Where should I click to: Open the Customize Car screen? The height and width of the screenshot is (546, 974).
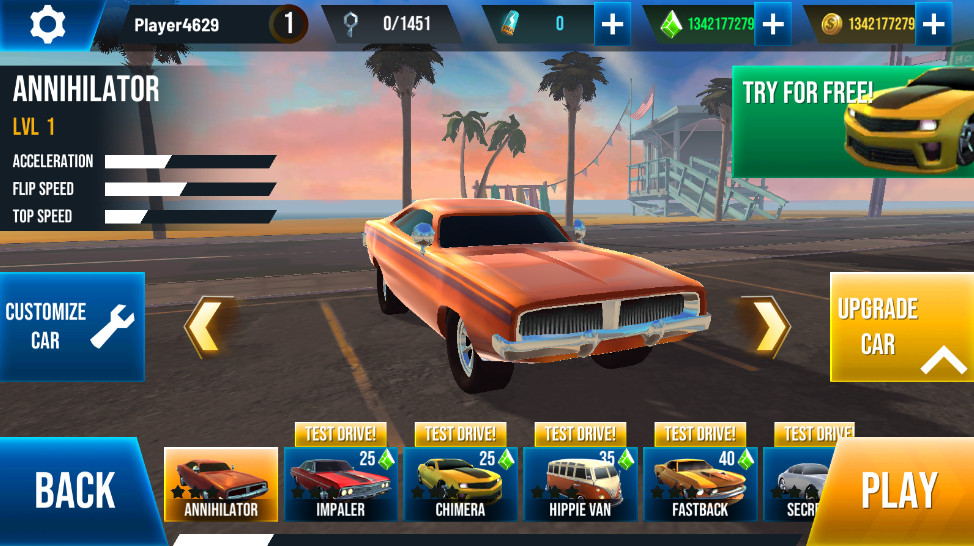[x=71, y=326]
